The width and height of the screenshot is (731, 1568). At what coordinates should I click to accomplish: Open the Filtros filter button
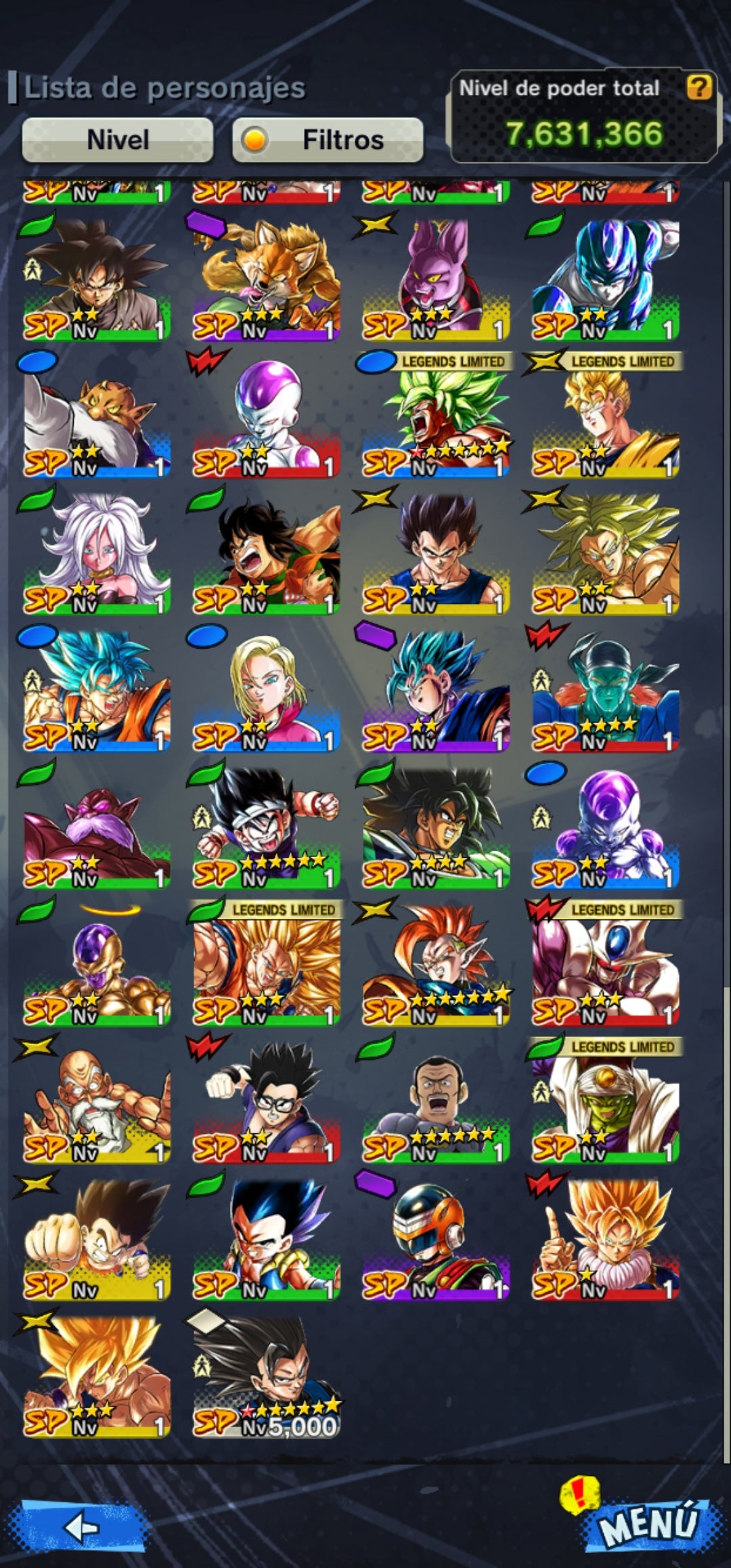(x=328, y=140)
